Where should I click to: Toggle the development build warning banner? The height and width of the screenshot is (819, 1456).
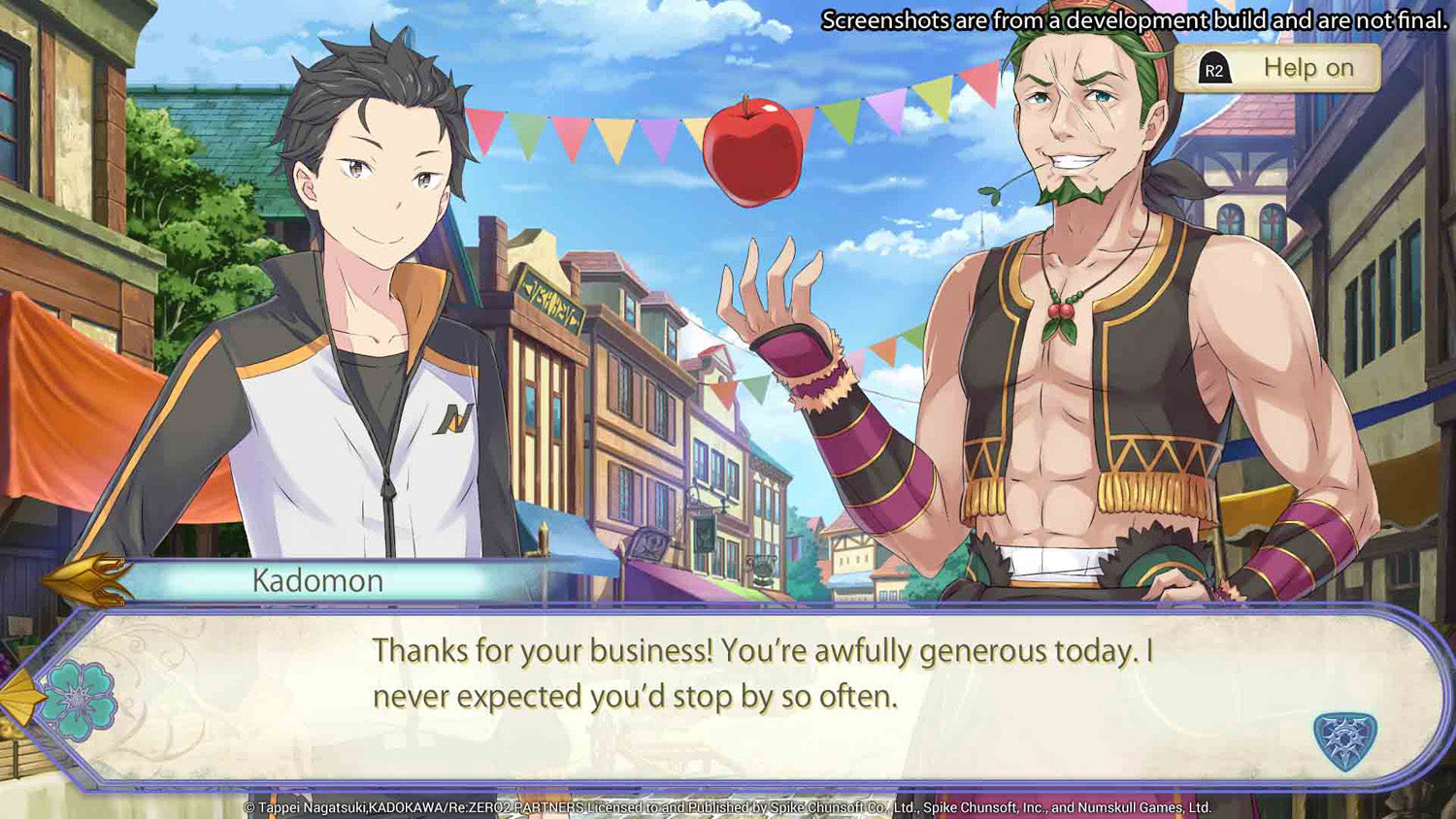coord(1131,16)
